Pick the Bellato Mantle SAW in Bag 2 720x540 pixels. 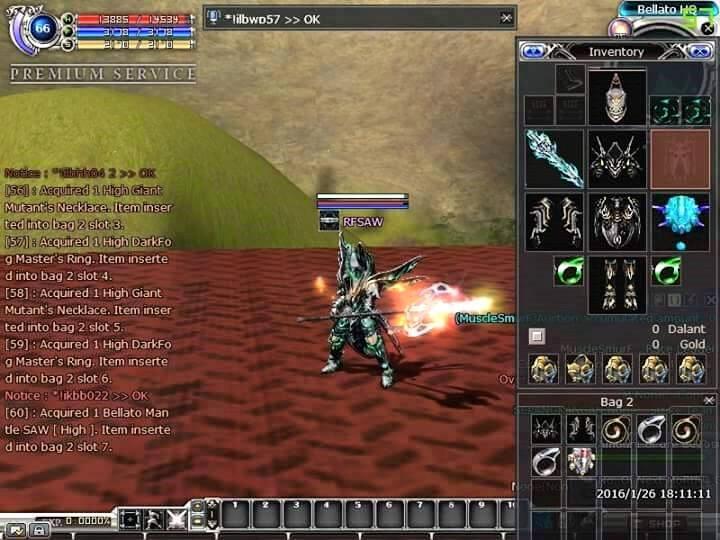580,461
